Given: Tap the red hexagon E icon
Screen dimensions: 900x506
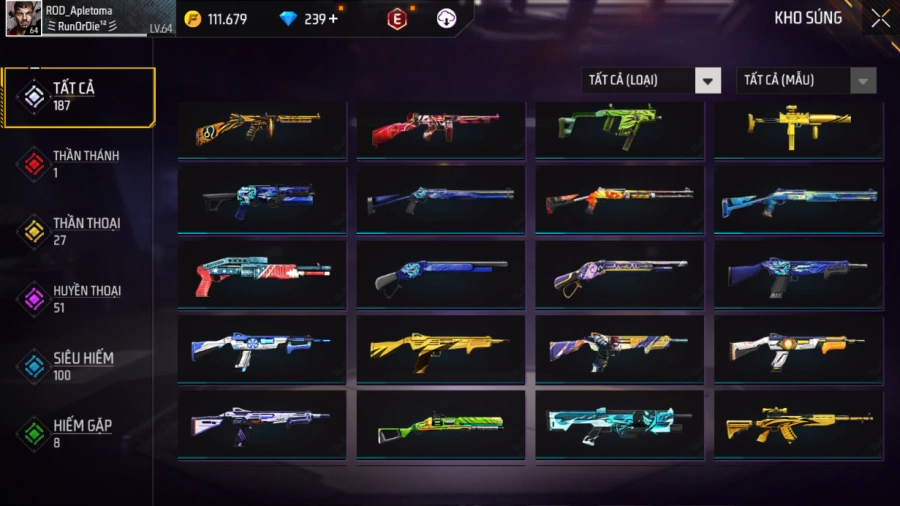Looking at the screenshot, I should click(x=397, y=19).
